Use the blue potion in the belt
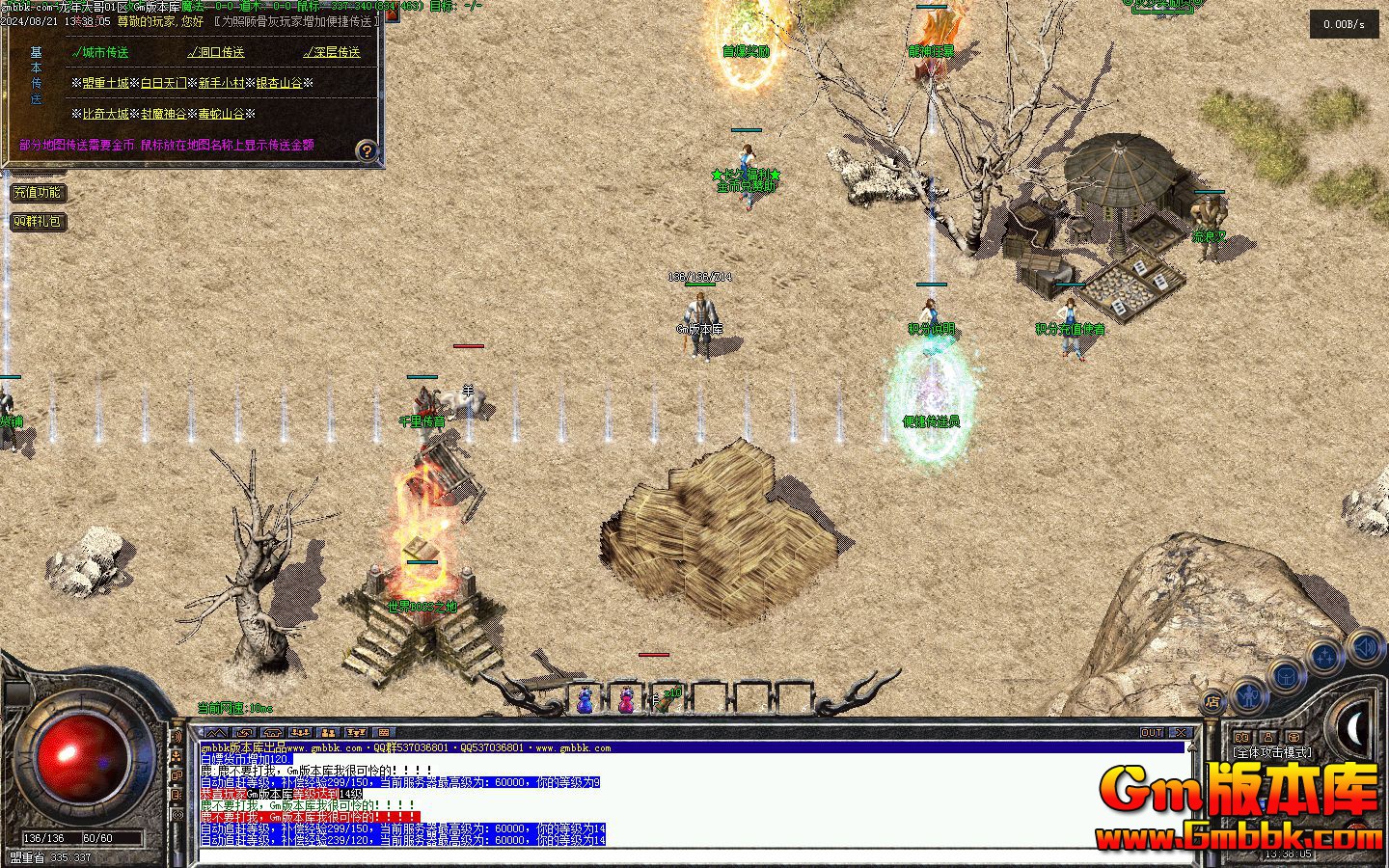Screen dimensions: 1389x868 (x=585, y=700)
